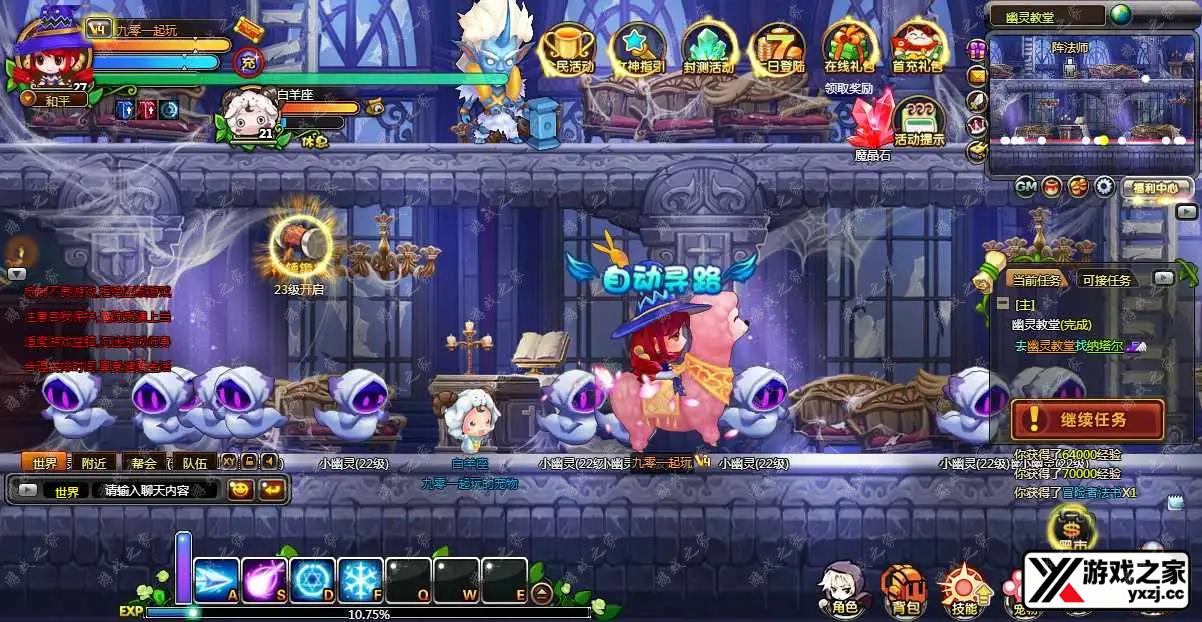The image size is (1202, 622).
Task: Trigger the snowflake ice skill in slot F
Action: click(360, 579)
